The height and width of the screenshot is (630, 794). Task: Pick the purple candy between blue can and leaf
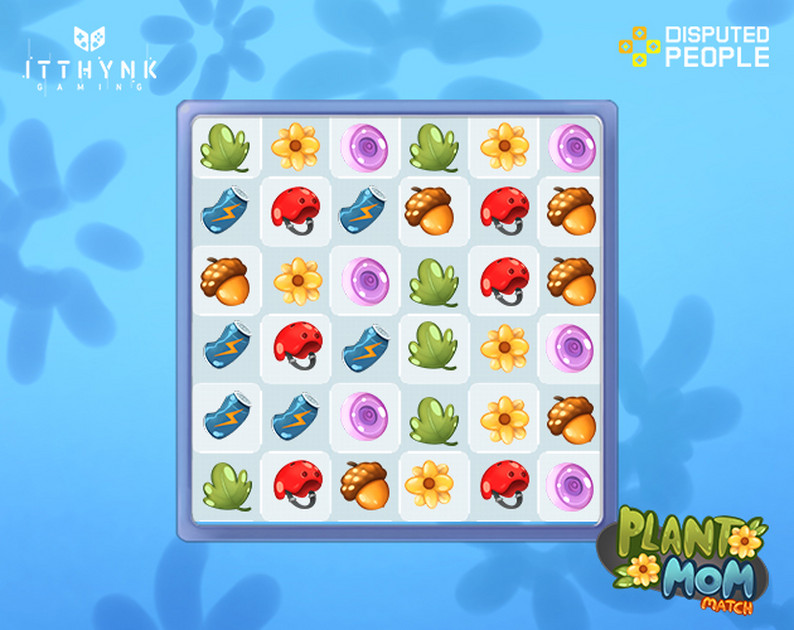[x=364, y=415]
